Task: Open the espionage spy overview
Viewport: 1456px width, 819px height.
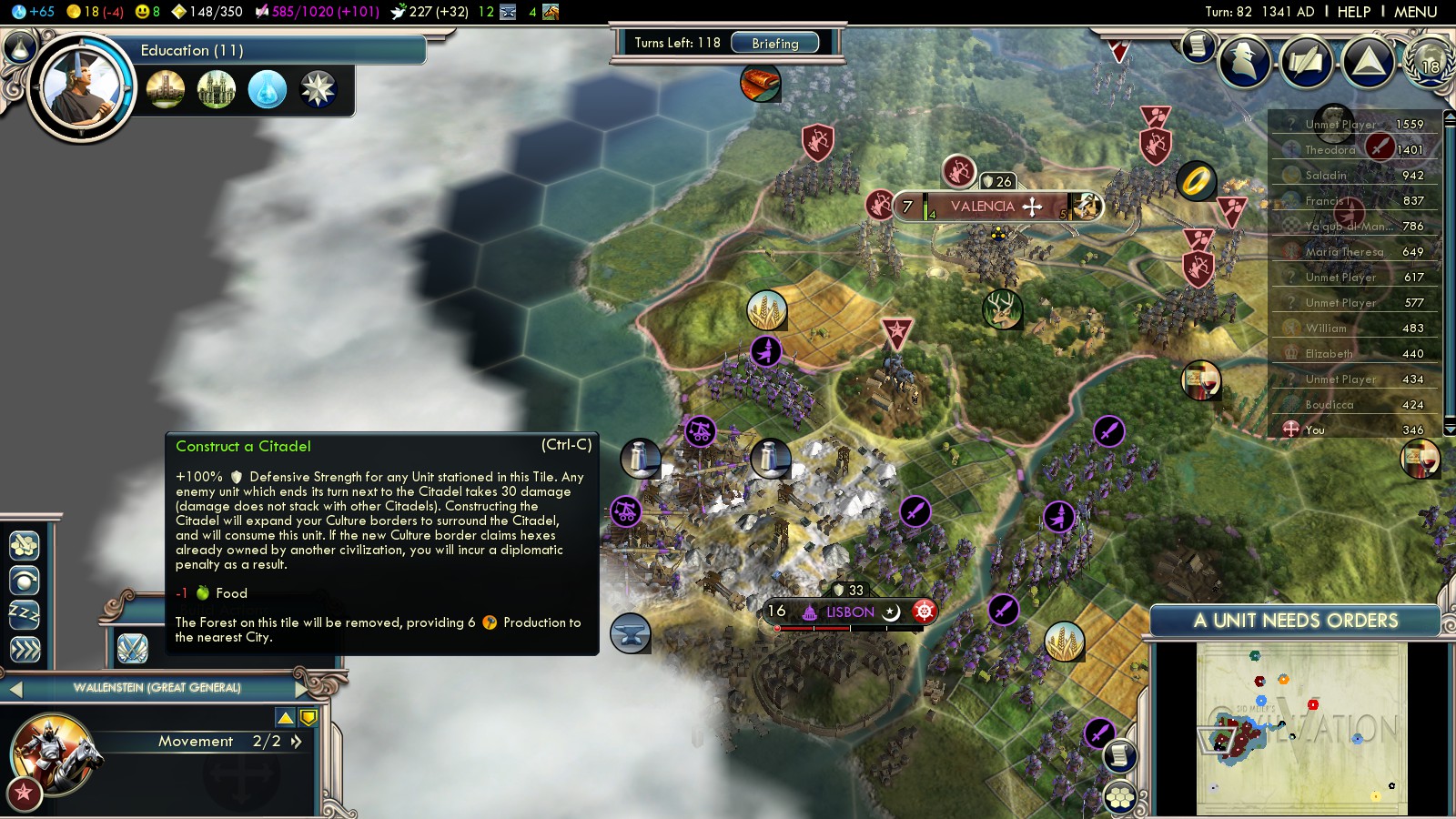Action: tap(1244, 61)
